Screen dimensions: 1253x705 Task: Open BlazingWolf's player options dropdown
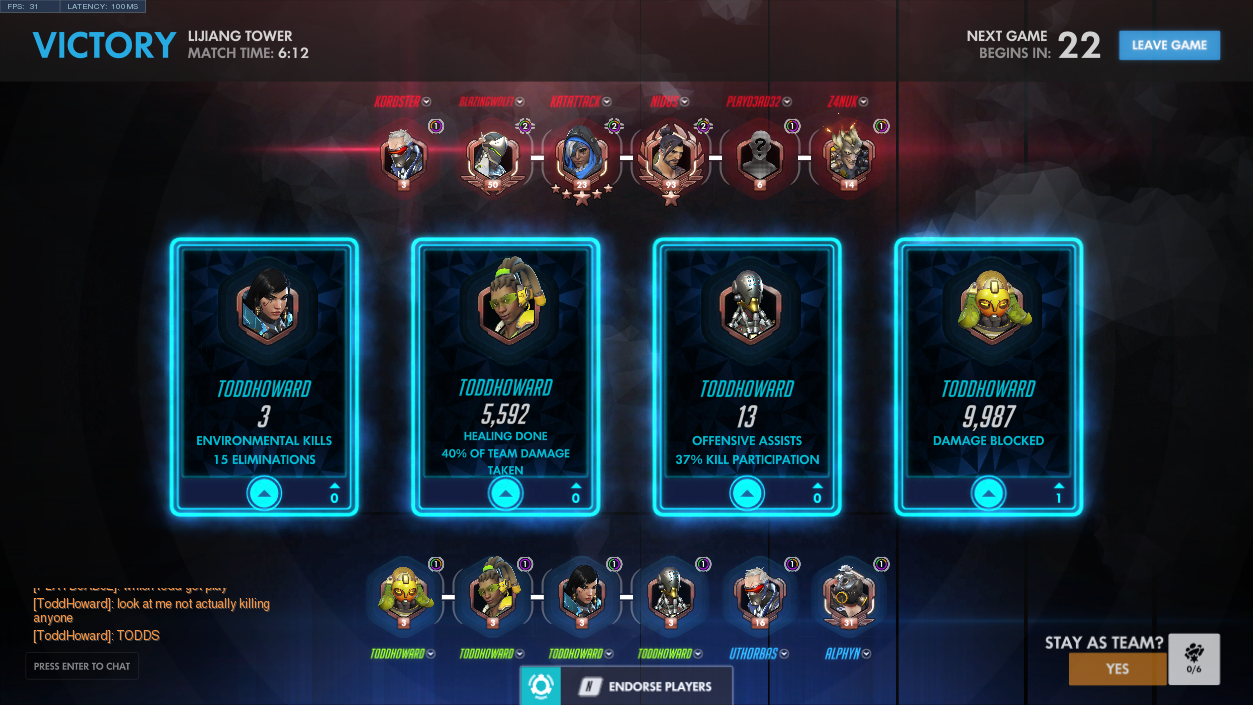point(518,102)
